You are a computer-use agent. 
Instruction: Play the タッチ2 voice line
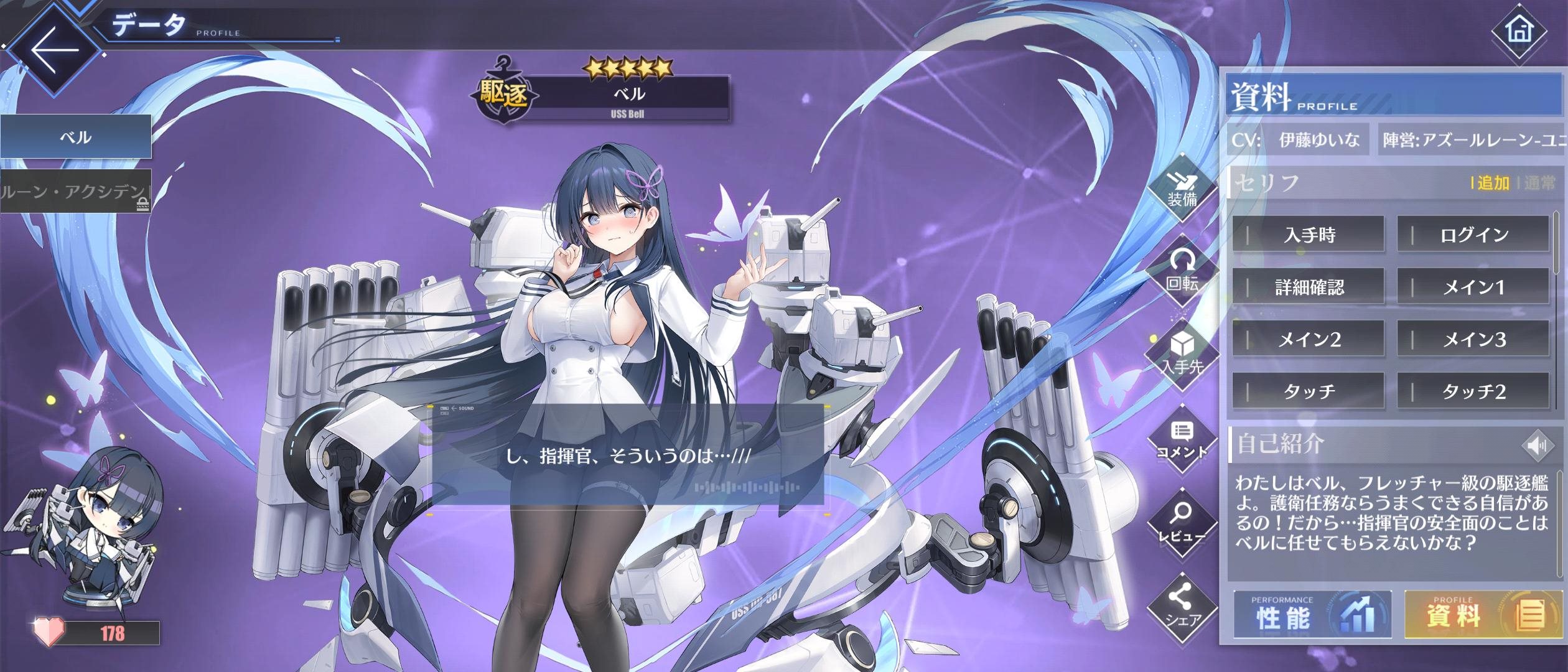1473,391
